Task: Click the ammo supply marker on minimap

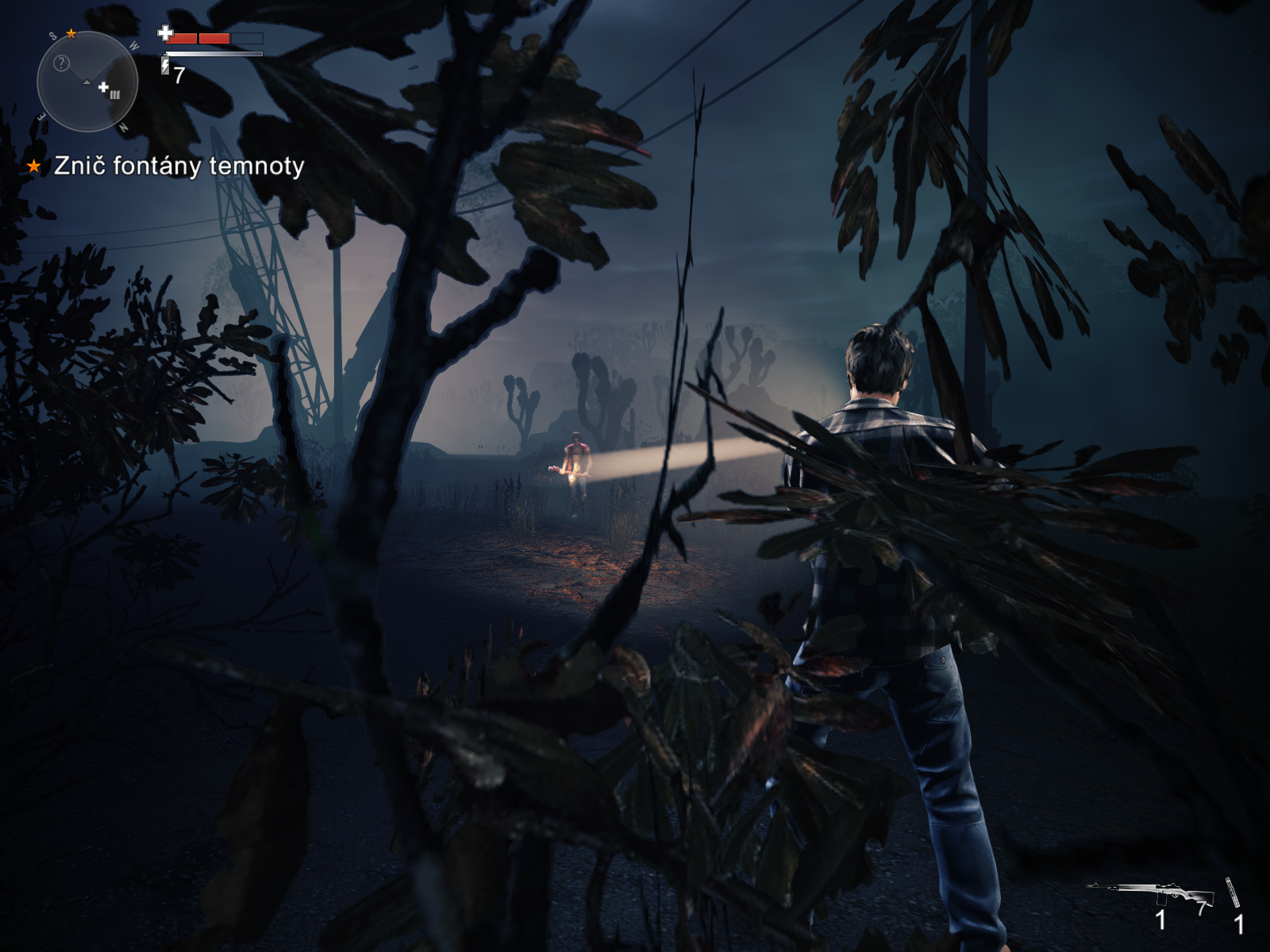Action: coord(110,90)
